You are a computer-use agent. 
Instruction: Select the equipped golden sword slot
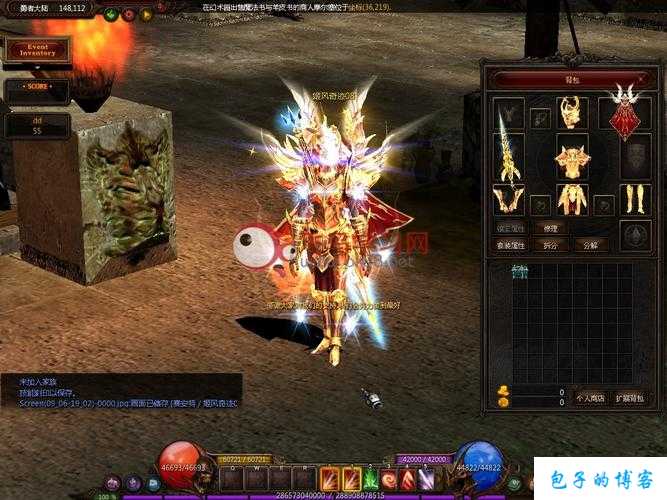coord(508,152)
